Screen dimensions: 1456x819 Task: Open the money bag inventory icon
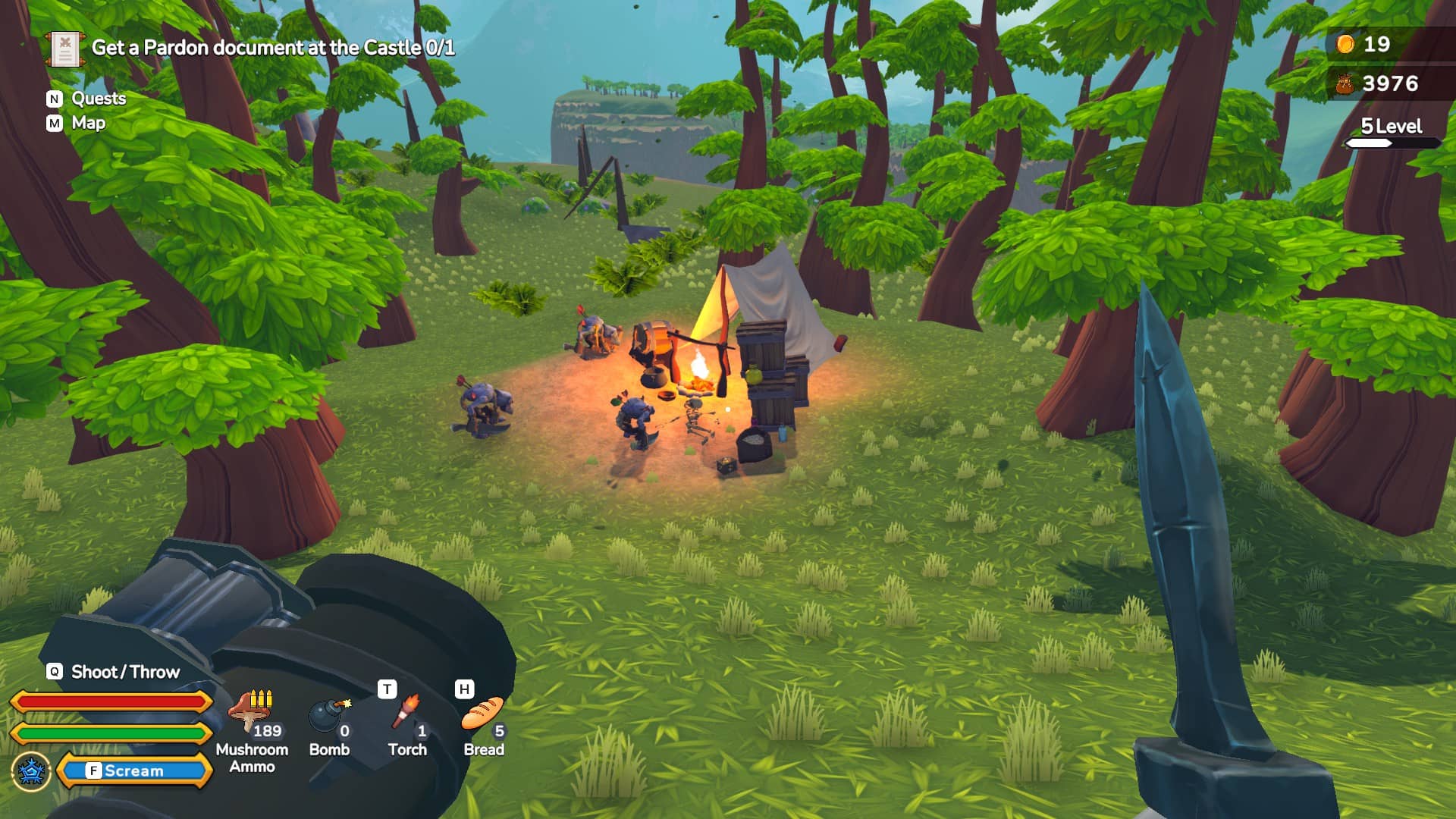coord(1345,83)
